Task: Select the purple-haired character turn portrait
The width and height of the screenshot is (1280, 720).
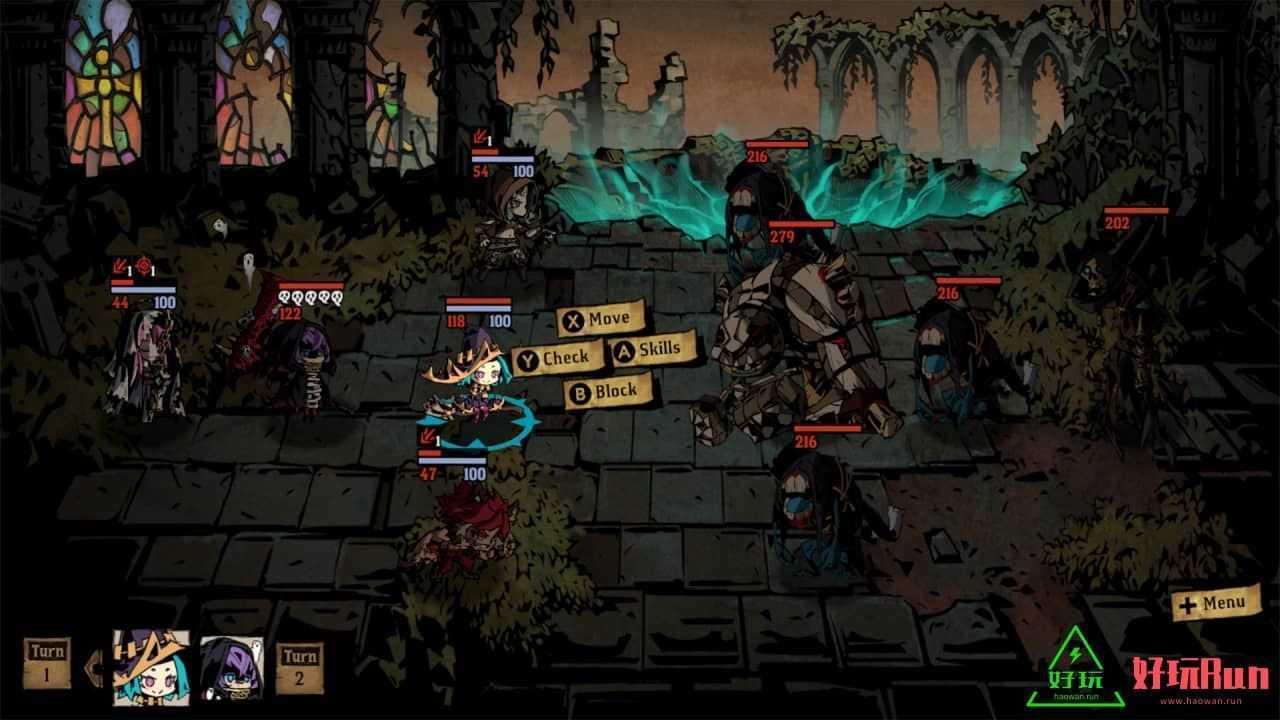Action: click(232, 667)
